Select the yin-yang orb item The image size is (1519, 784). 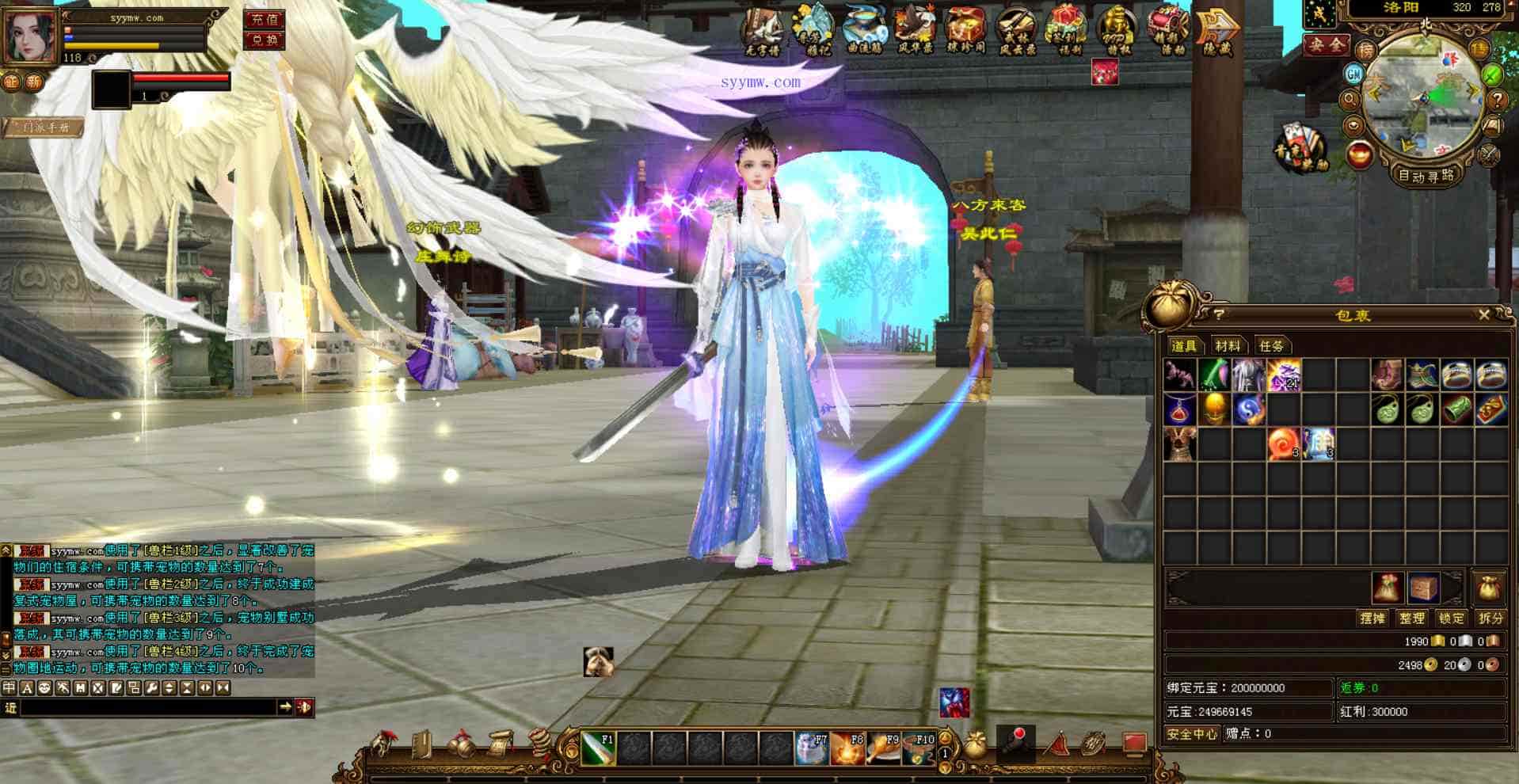click(1248, 410)
